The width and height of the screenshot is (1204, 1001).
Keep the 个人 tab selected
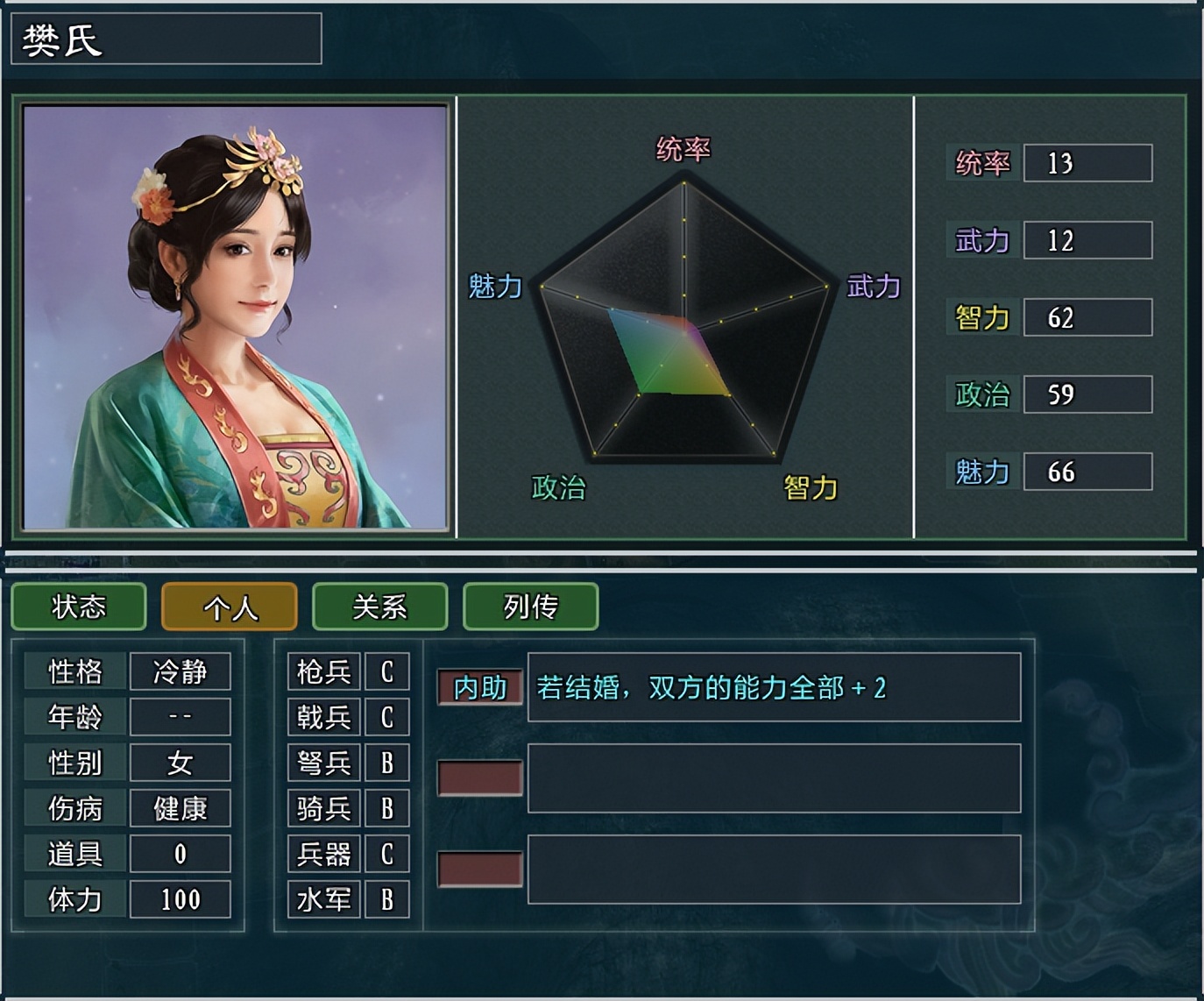click(229, 607)
